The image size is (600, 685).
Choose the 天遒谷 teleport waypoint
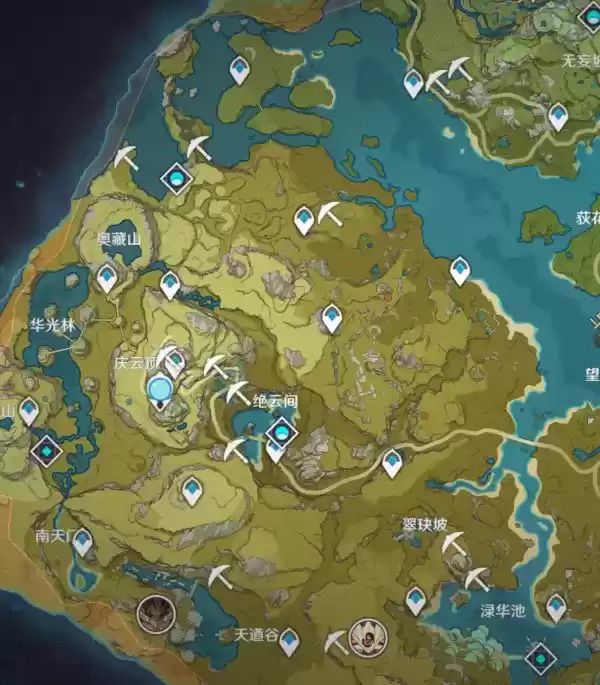289,640
